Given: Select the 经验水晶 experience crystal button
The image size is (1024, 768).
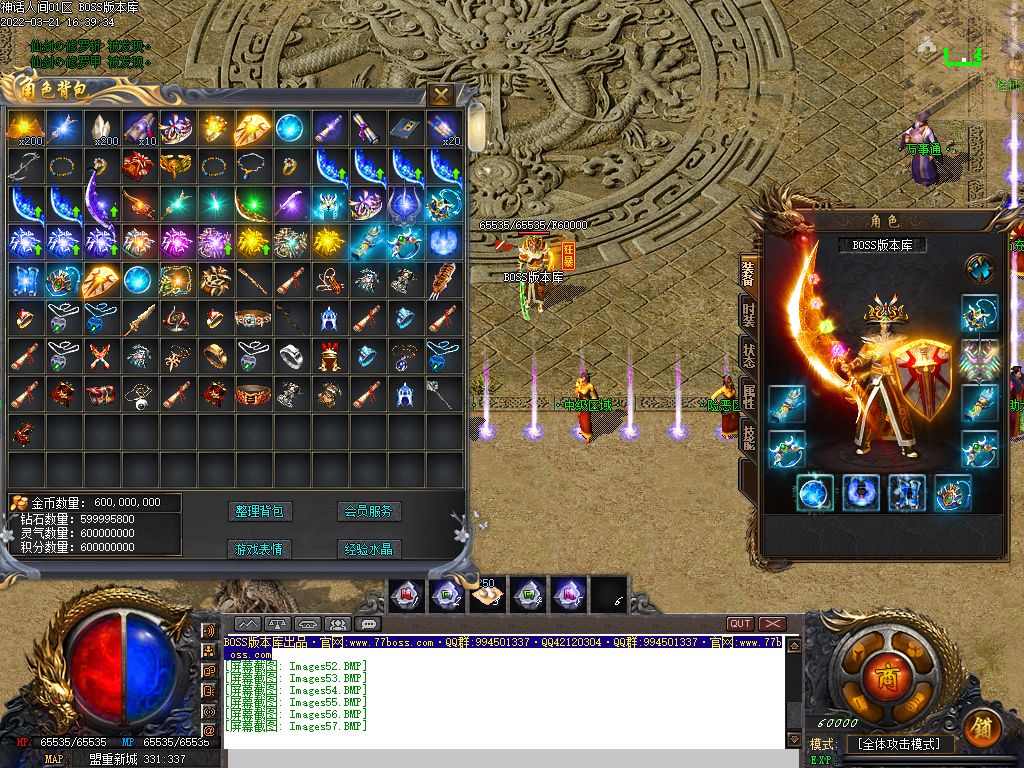Looking at the screenshot, I should coord(369,549).
